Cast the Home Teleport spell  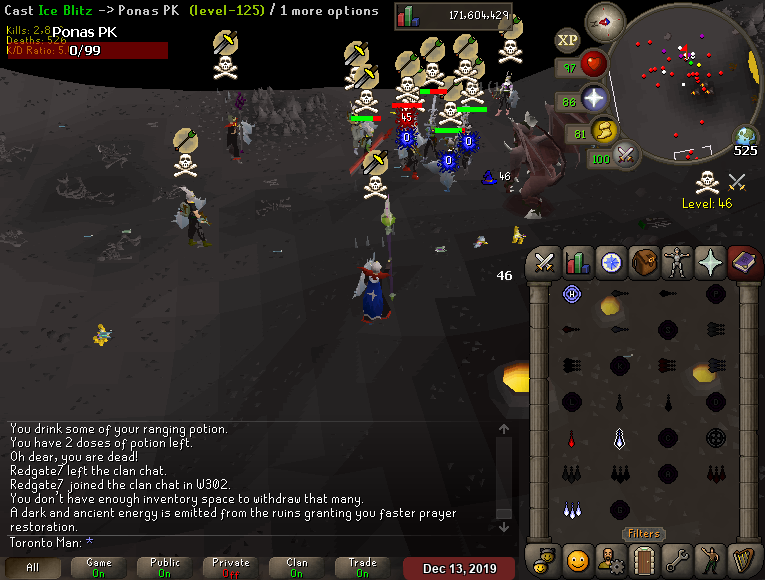572,294
